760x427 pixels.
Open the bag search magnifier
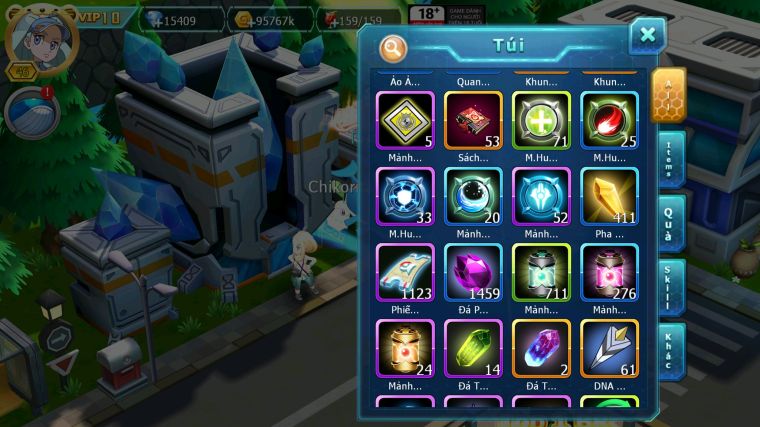tap(394, 46)
